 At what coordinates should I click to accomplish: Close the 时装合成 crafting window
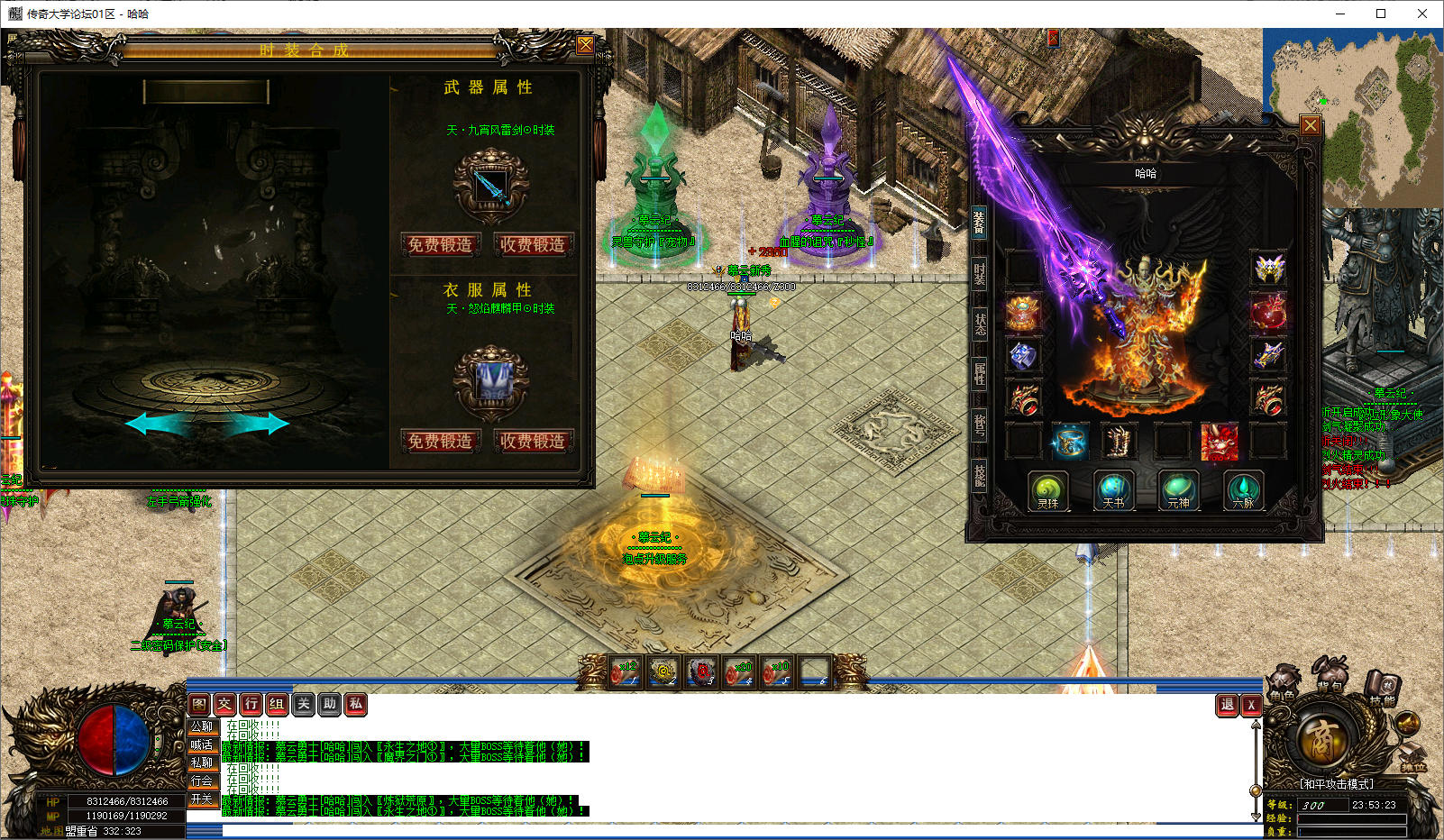pyautogui.click(x=585, y=45)
